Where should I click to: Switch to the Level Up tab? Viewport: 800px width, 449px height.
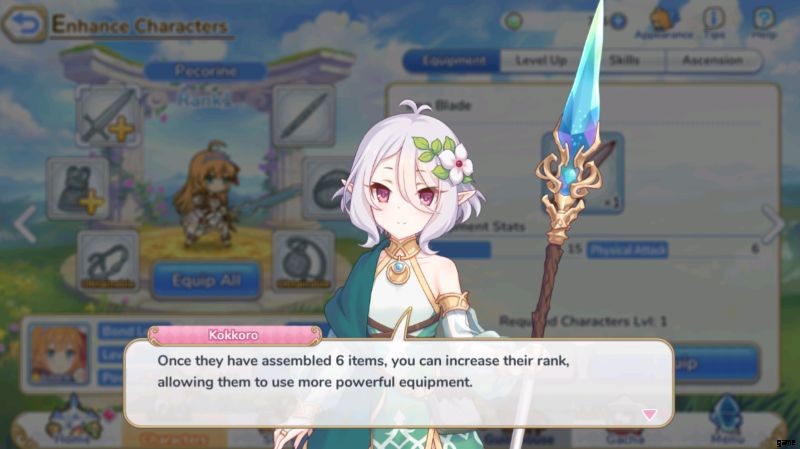pos(541,61)
